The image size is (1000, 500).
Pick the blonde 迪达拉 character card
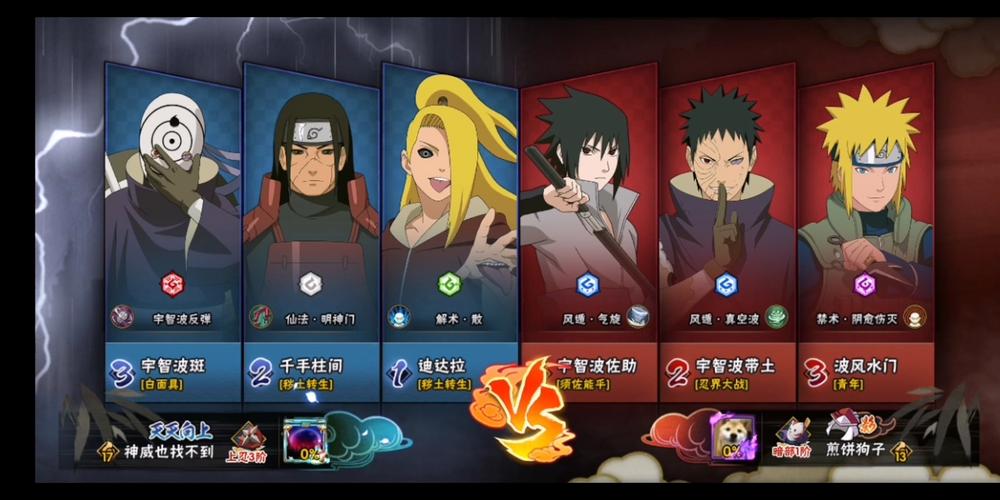pos(449,220)
